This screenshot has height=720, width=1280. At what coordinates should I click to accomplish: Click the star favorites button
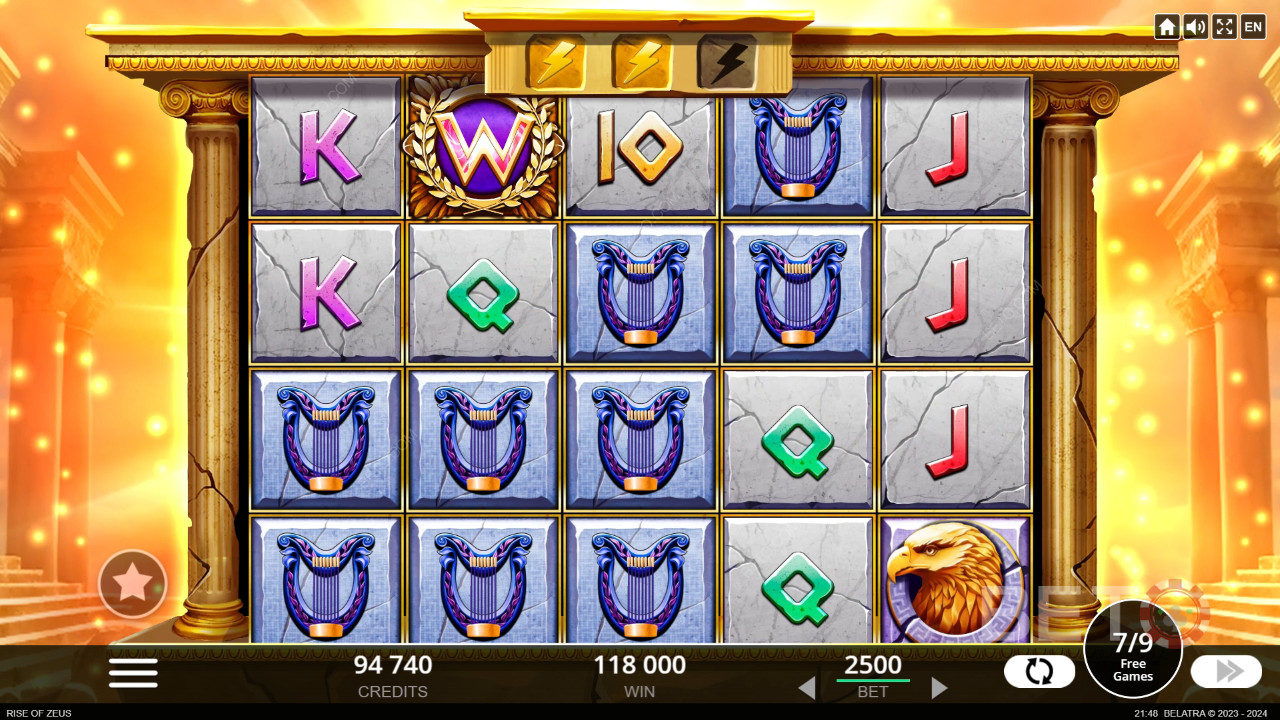click(132, 583)
